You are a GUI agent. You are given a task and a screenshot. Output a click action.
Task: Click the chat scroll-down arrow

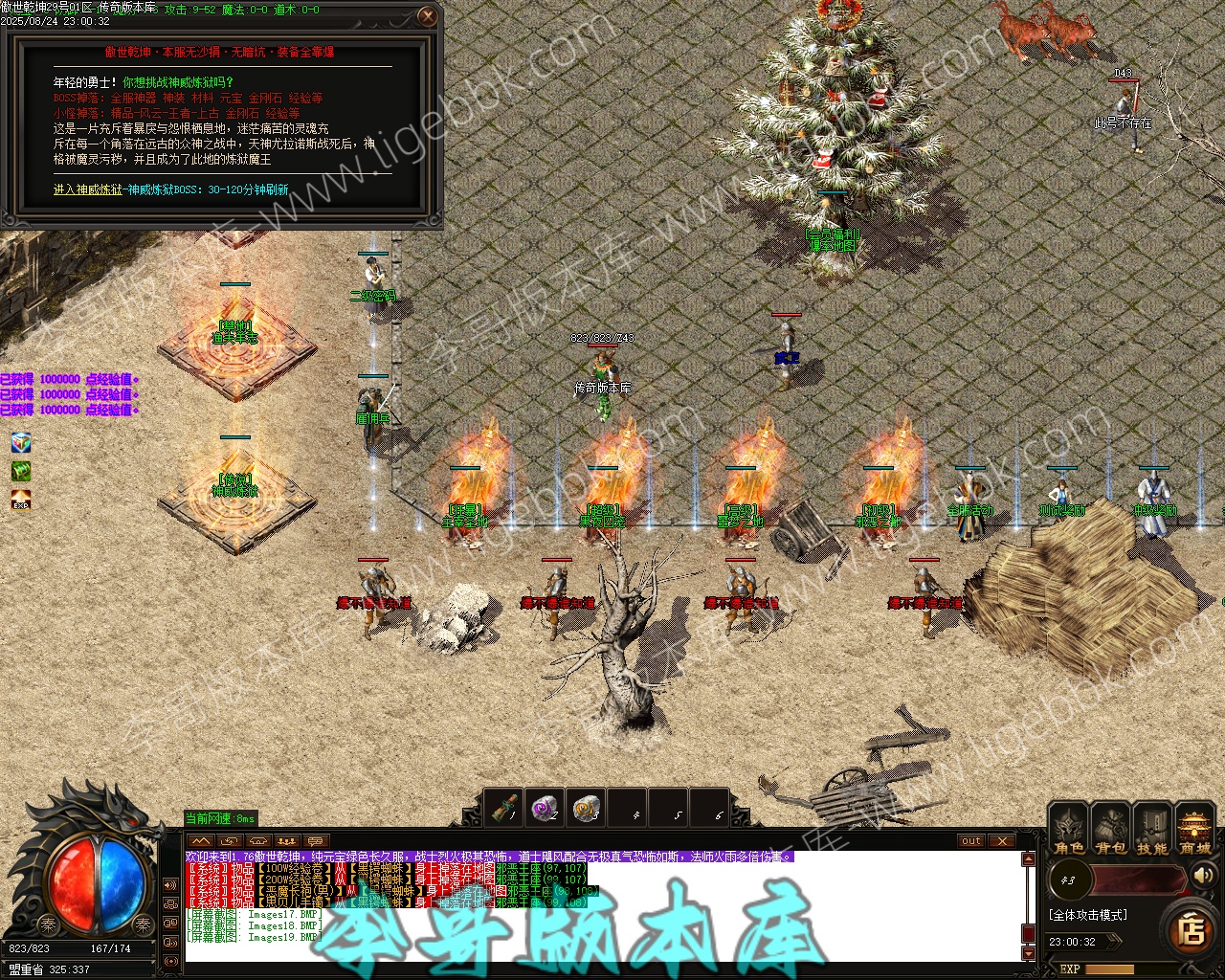pyautogui.click(x=1029, y=953)
